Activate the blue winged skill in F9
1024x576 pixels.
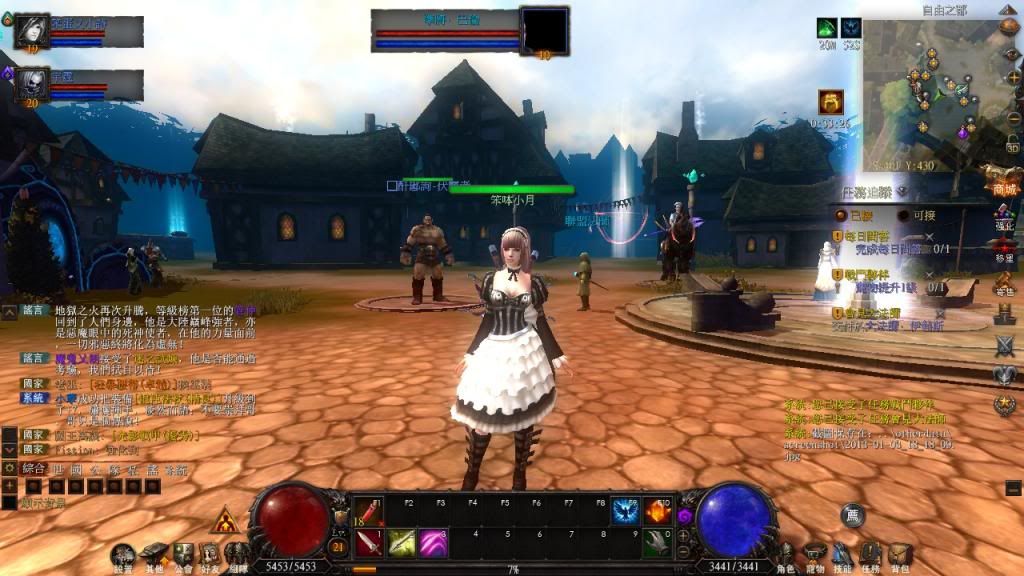[x=627, y=512]
